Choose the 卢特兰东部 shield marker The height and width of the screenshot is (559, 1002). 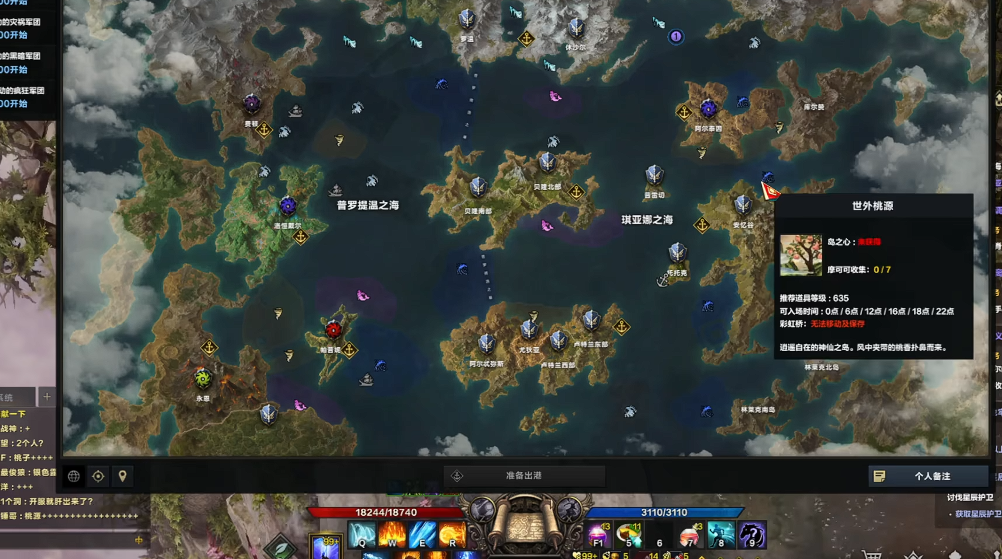pos(591,320)
